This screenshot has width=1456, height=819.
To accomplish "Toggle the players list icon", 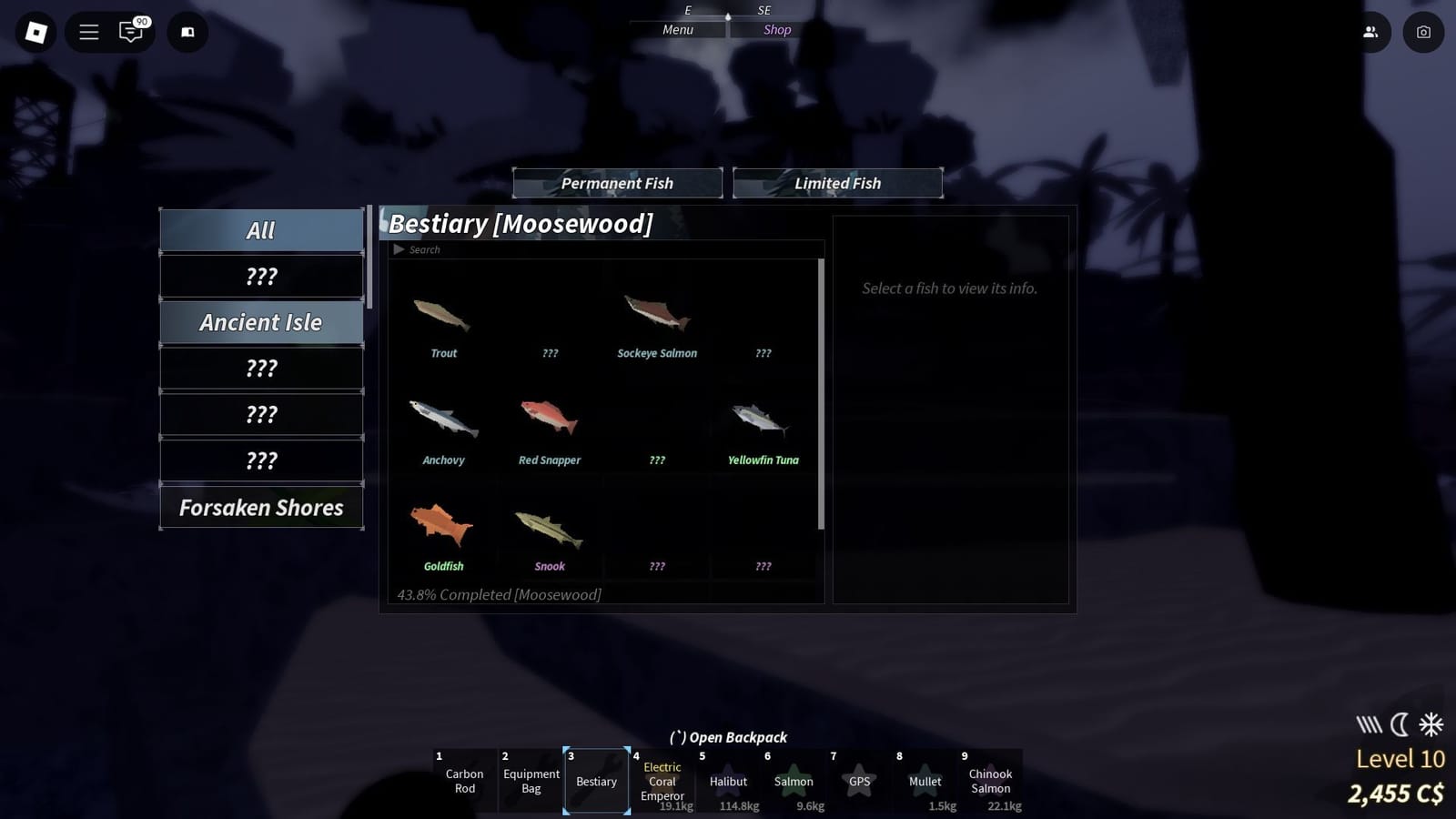I will click(x=1372, y=32).
